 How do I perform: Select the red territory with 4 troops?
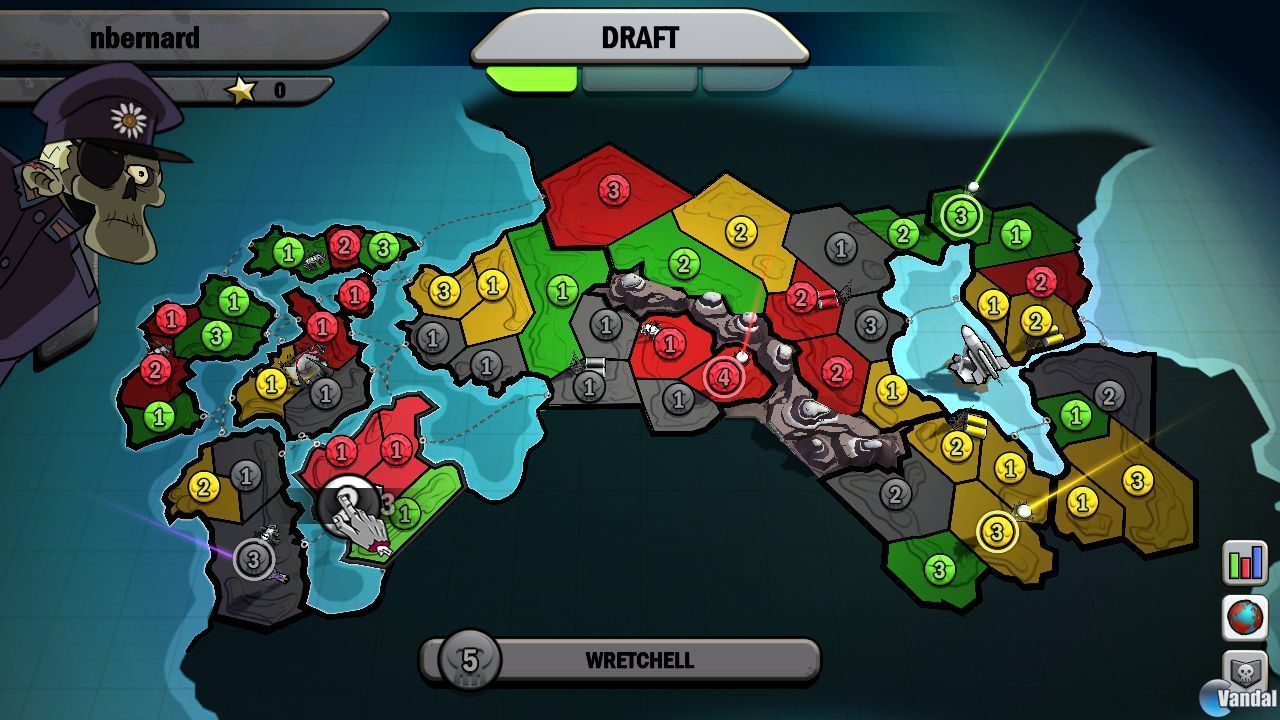tap(724, 377)
